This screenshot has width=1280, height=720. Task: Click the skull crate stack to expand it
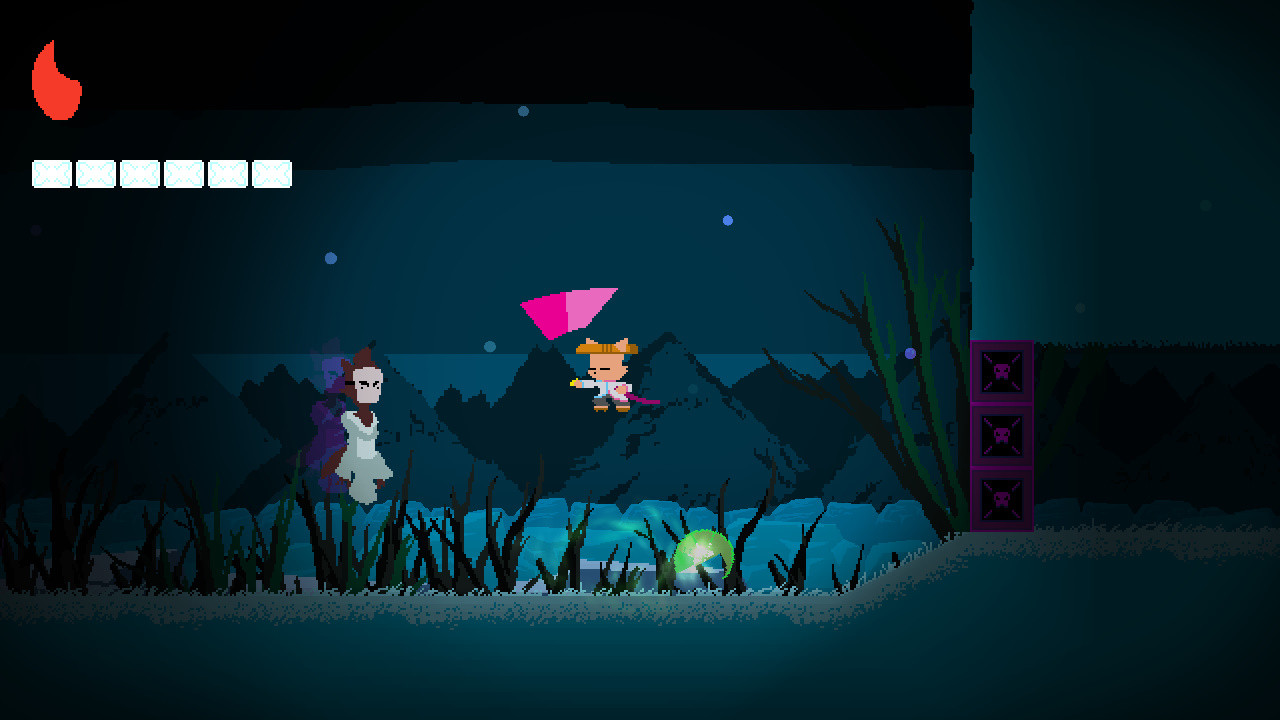pyautogui.click(x=1000, y=437)
